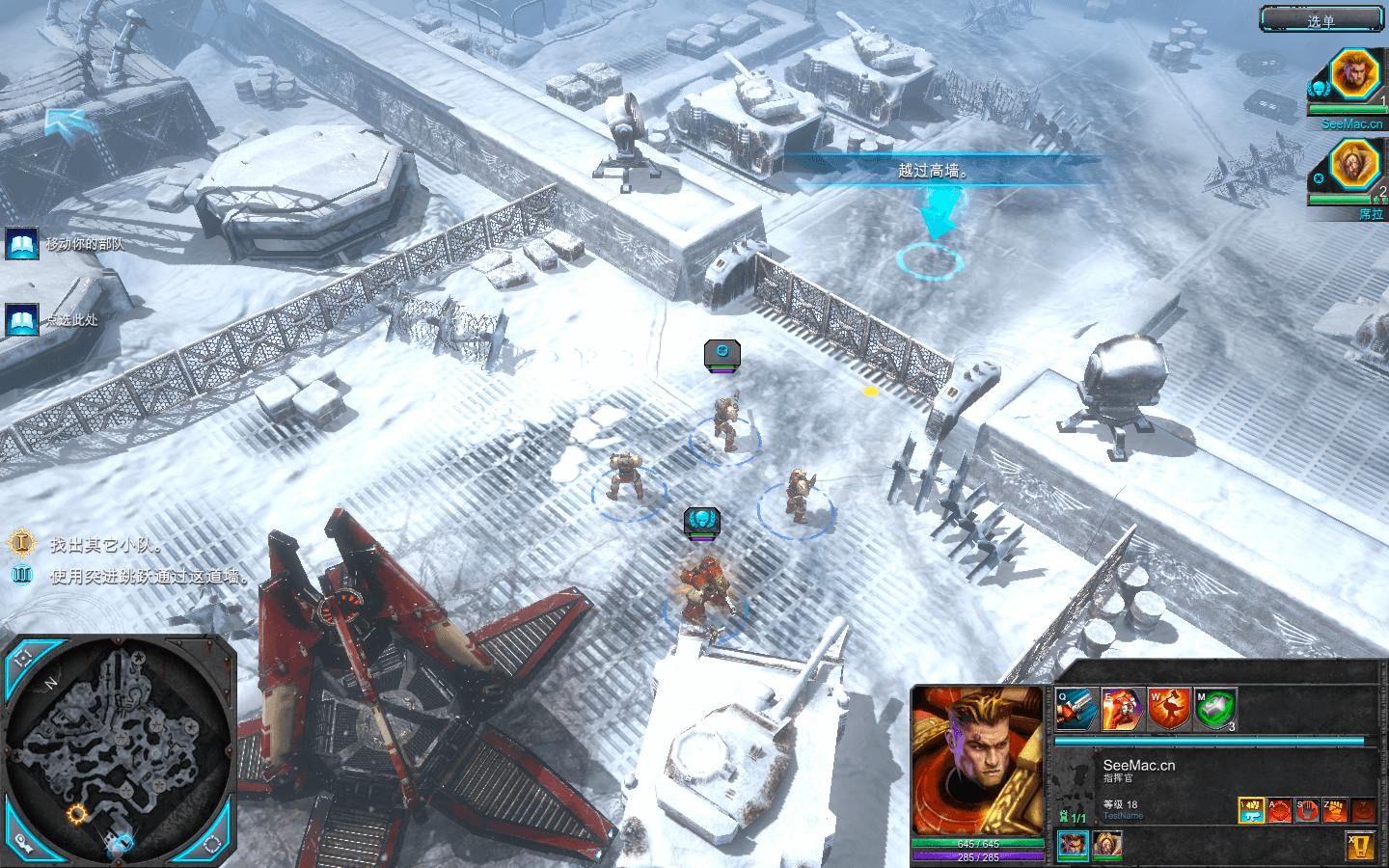Image resolution: width=1389 pixels, height=868 pixels.
Task: Click the minimap's bottom-left ping button
Action: tap(24, 841)
